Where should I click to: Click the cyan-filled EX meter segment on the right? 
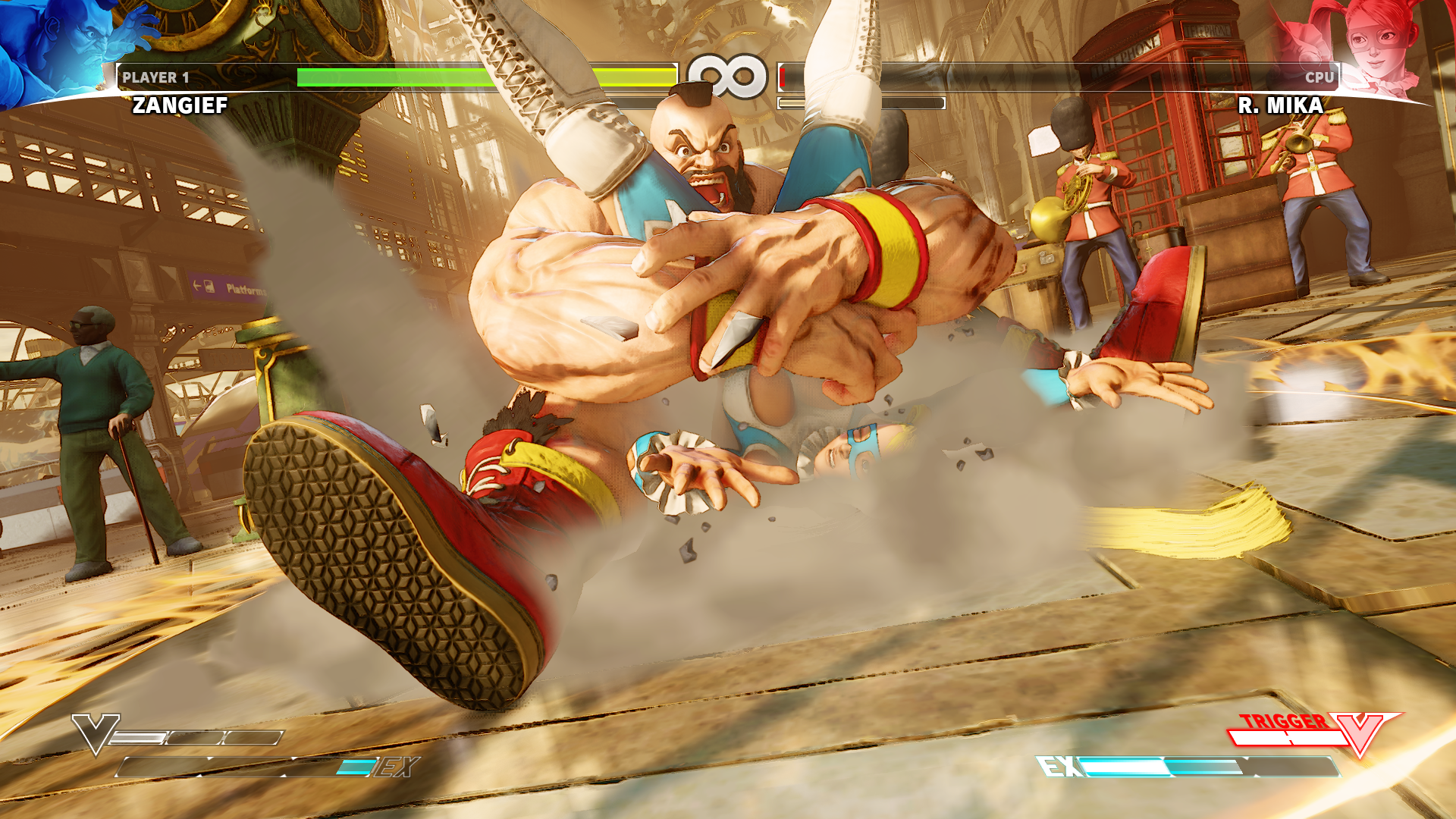click(1125, 765)
